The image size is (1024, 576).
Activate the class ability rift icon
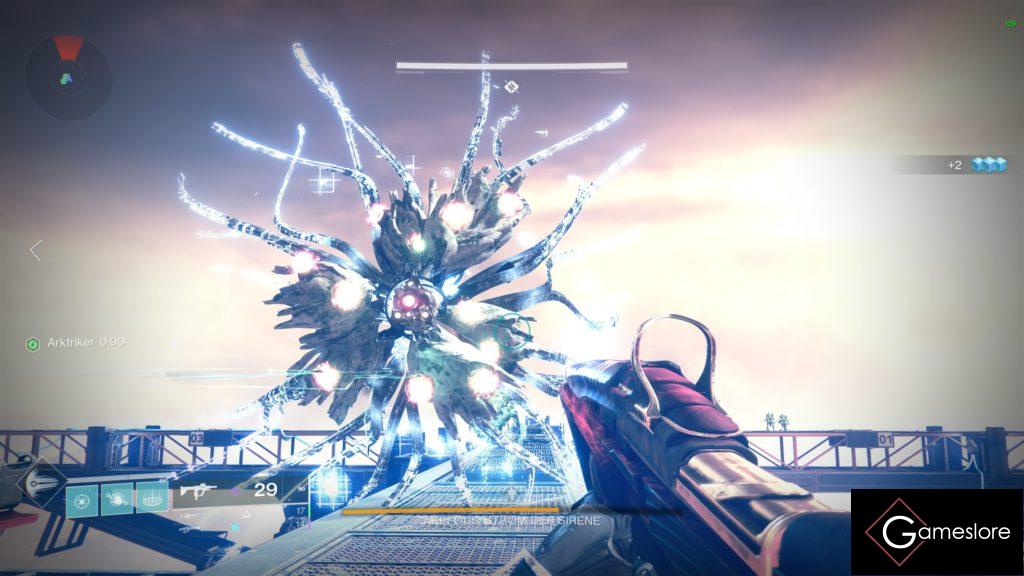152,499
